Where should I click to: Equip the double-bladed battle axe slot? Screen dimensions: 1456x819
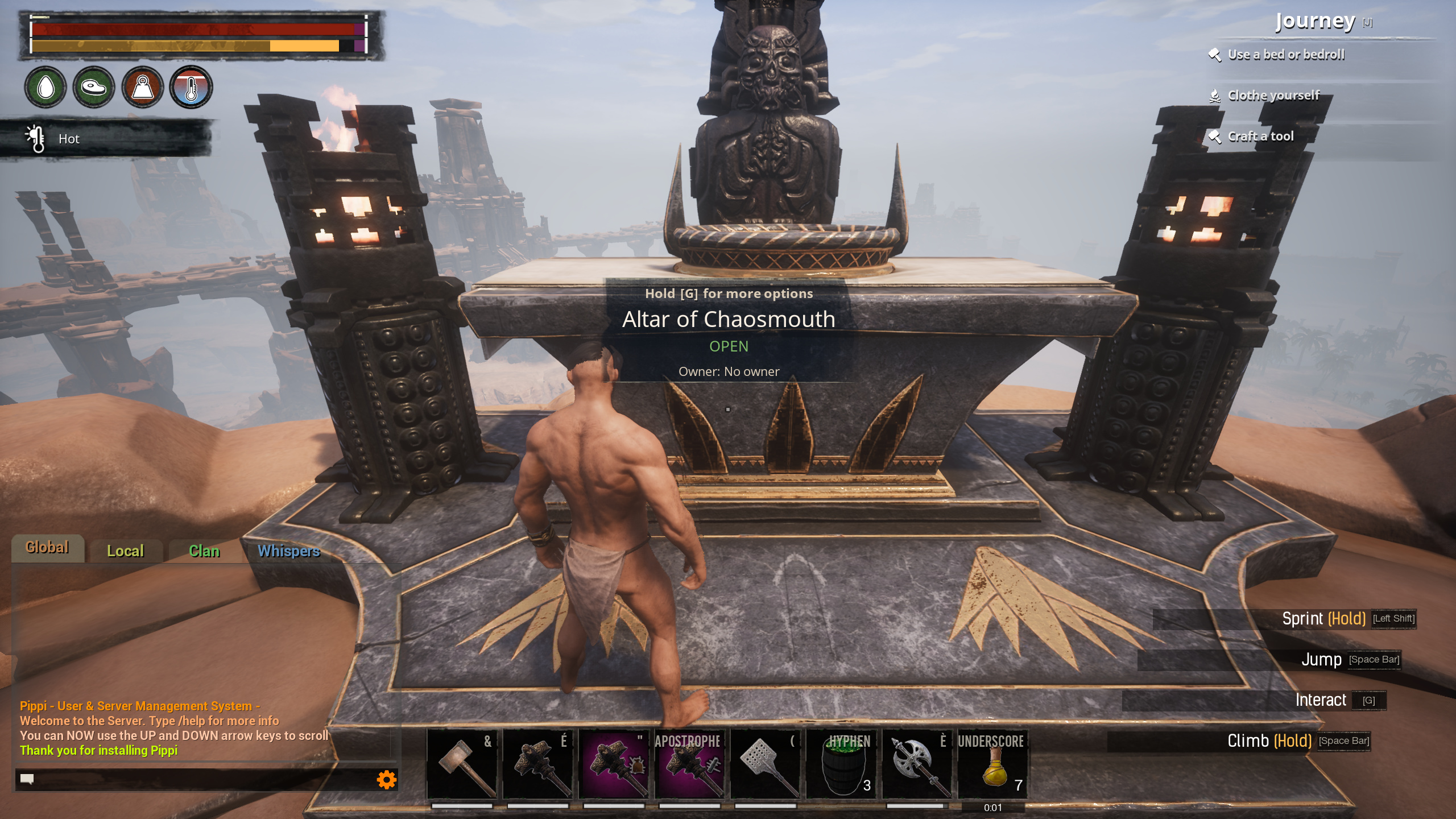pyautogui.click(x=917, y=765)
